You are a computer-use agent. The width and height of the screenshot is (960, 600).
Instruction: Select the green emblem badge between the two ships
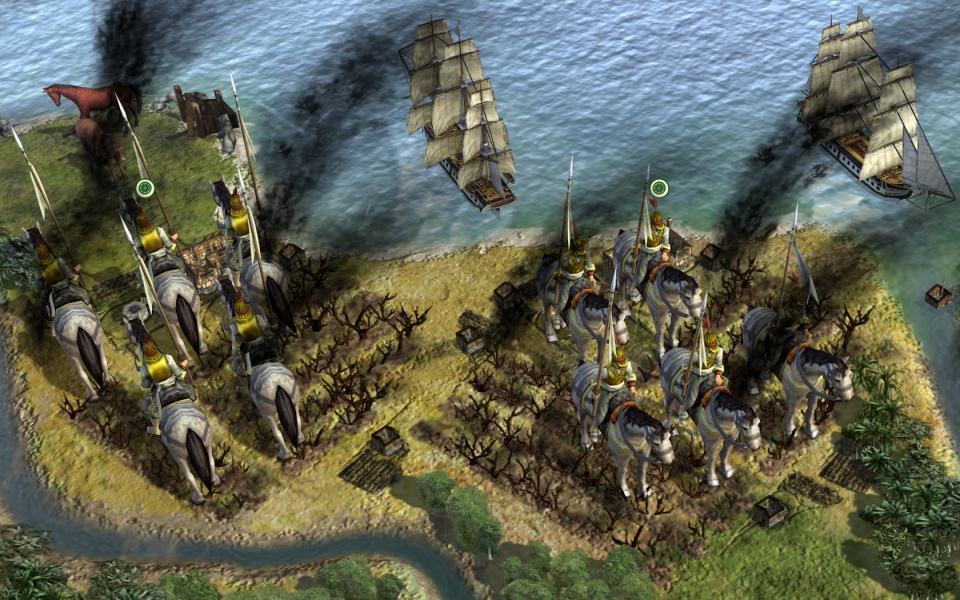coord(658,187)
